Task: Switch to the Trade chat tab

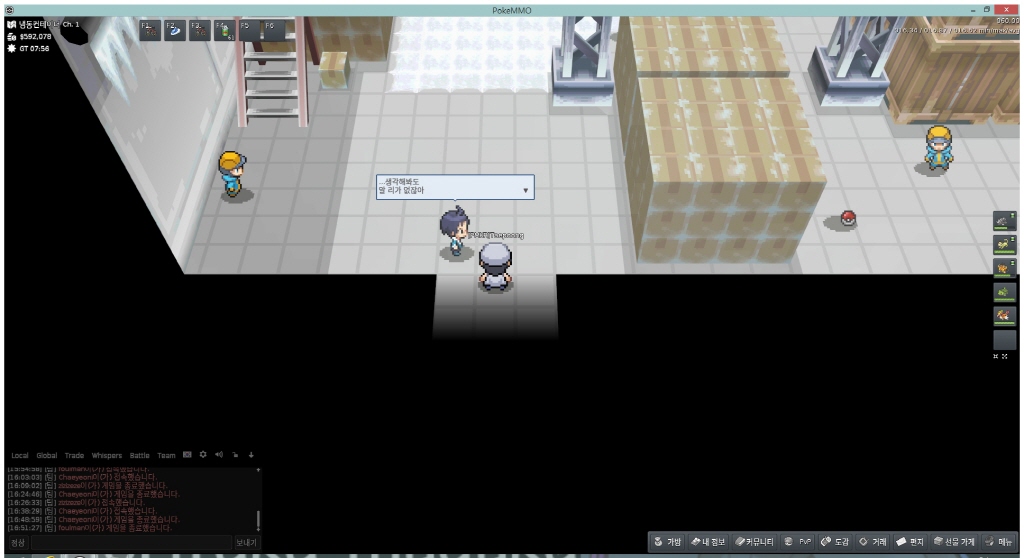Action: click(75, 455)
